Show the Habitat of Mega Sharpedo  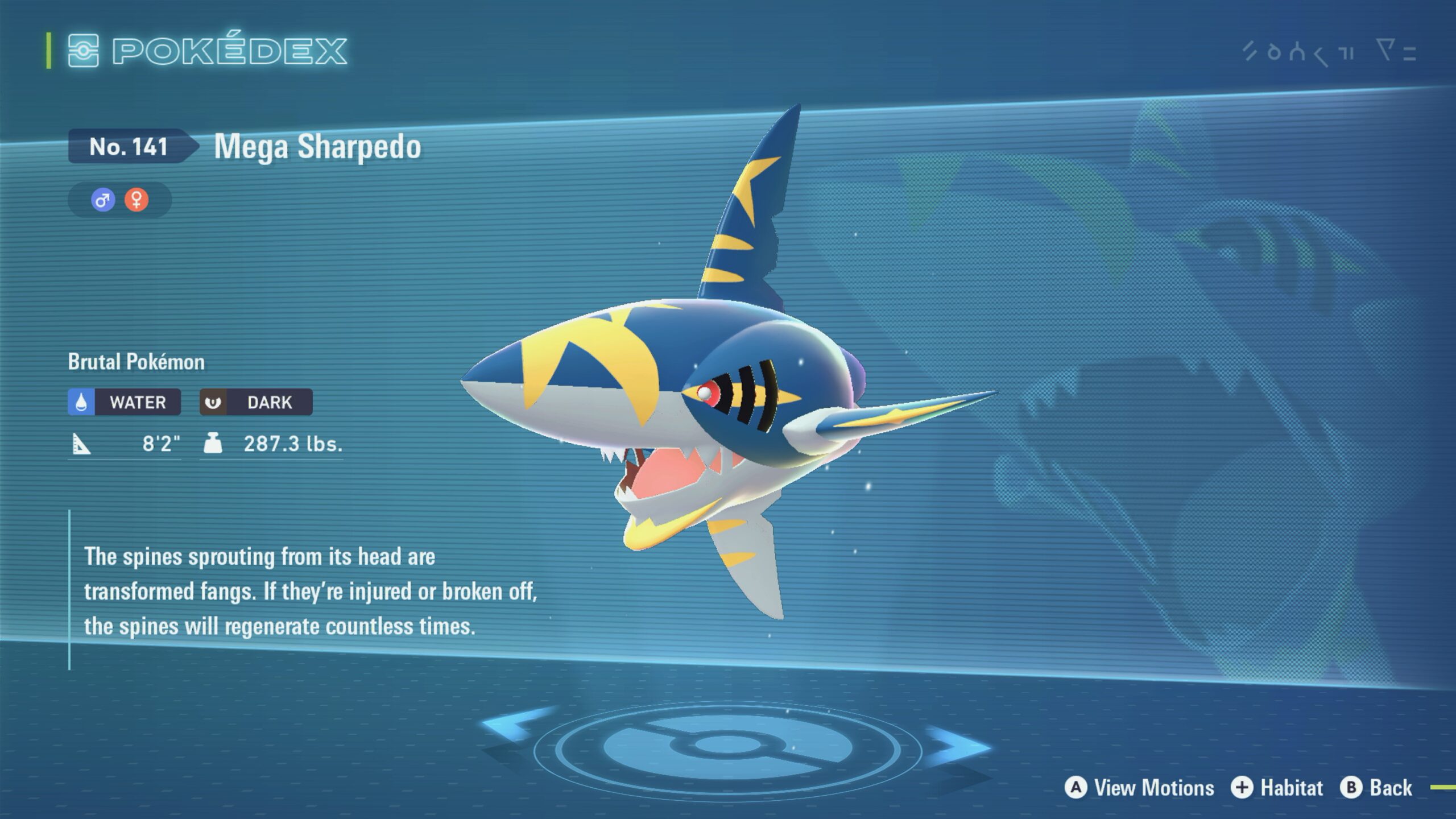(1277, 788)
